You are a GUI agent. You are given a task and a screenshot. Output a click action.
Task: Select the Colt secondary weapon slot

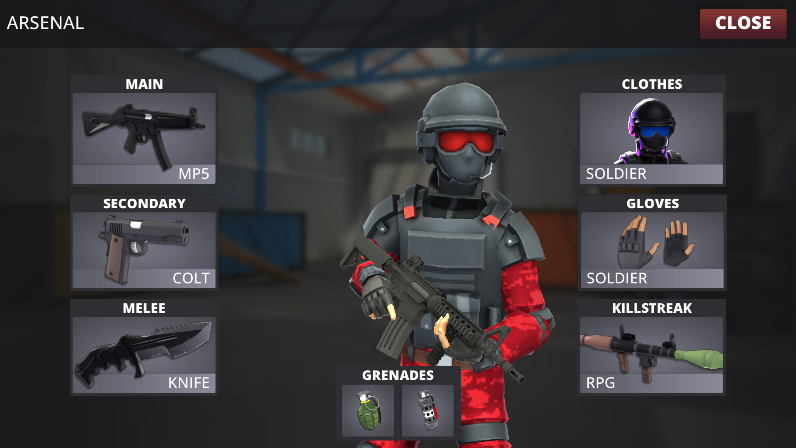click(144, 250)
